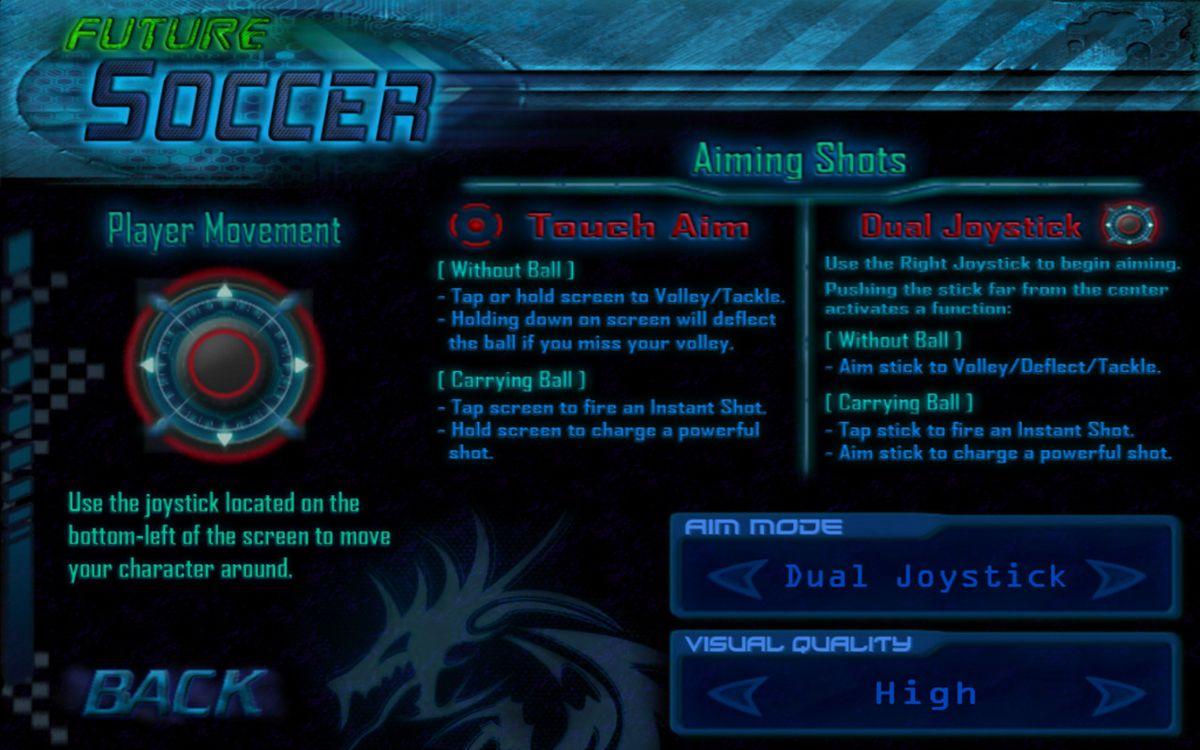Image resolution: width=1200 pixels, height=750 pixels.
Task: Lower Visual Quality with the left arrow
Action: [736, 693]
